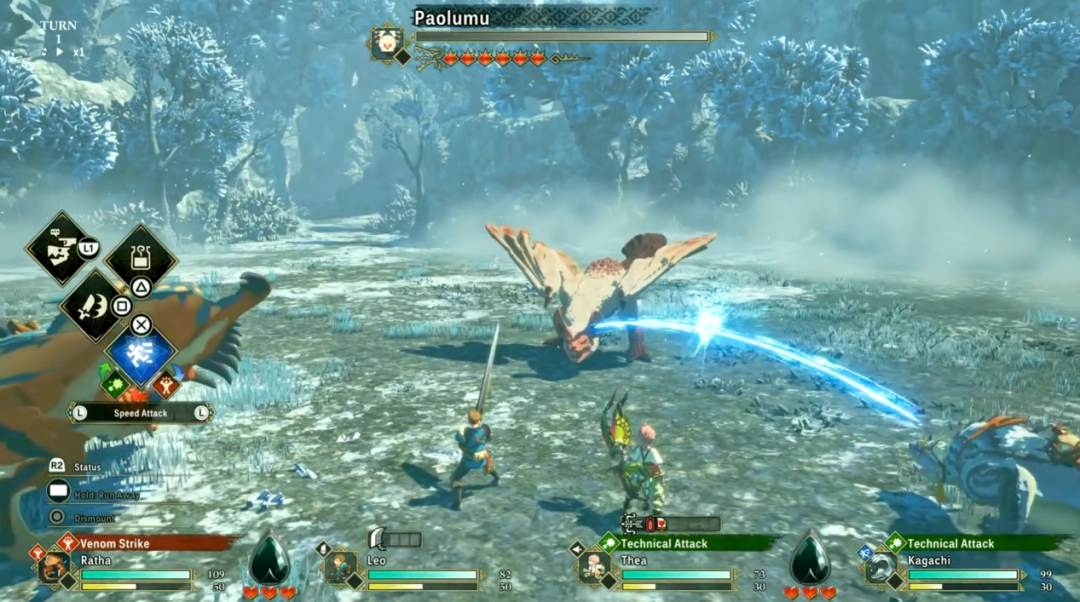Select the monster orders command diamond
This screenshot has width=1080, height=602.
(62, 247)
